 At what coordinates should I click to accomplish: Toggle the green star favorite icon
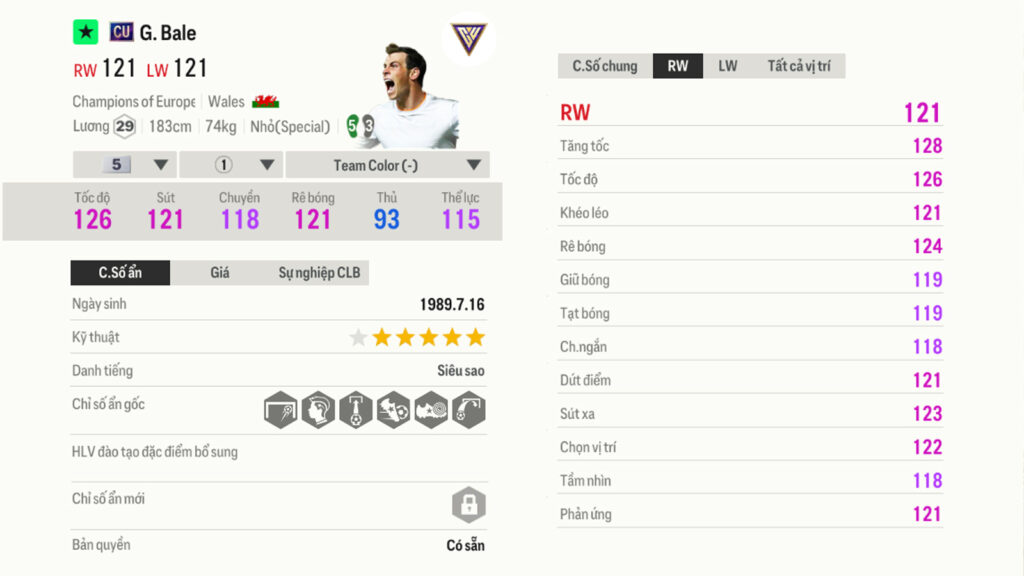[86, 33]
